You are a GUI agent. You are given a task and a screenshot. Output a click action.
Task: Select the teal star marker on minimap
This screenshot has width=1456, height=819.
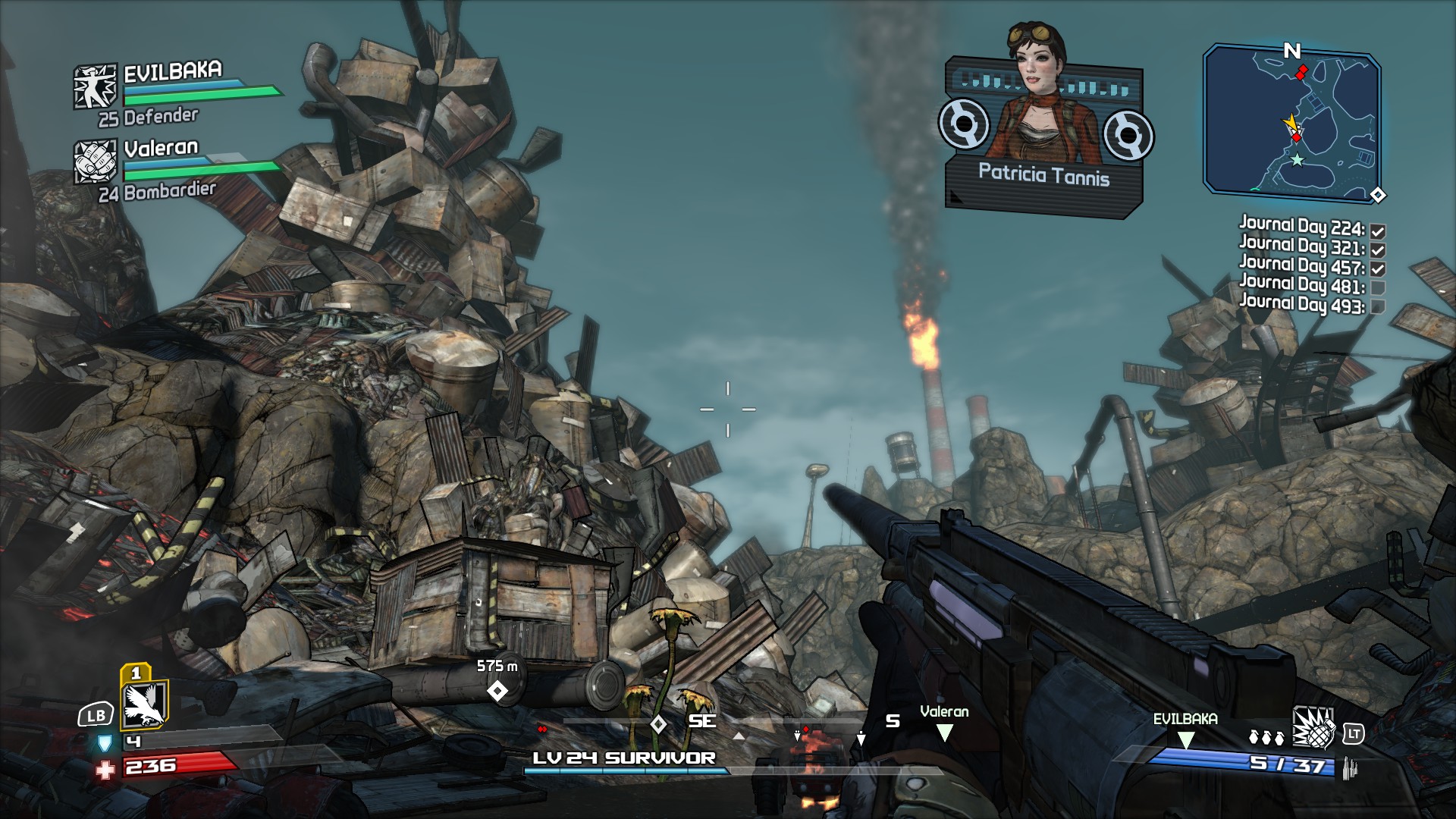(x=1298, y=160)
